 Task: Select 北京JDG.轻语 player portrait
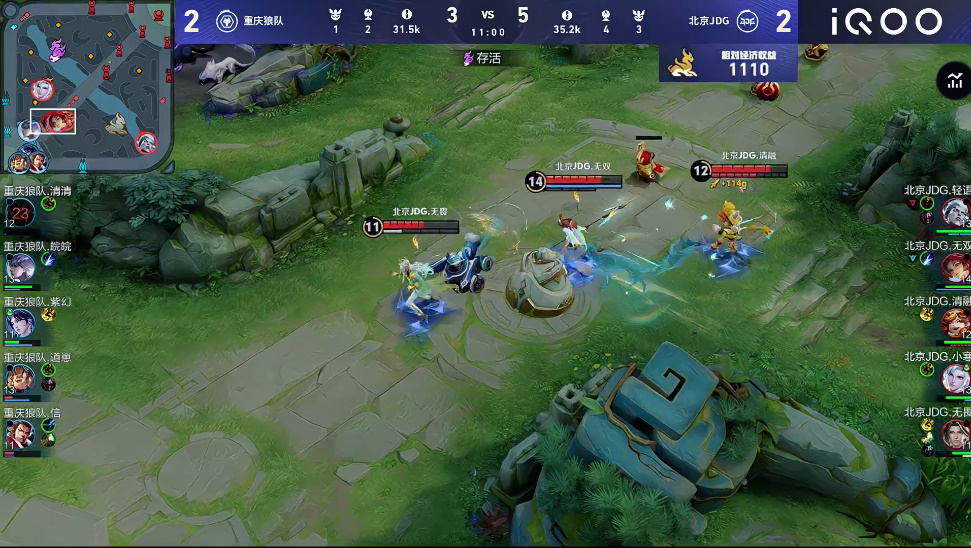954,211
